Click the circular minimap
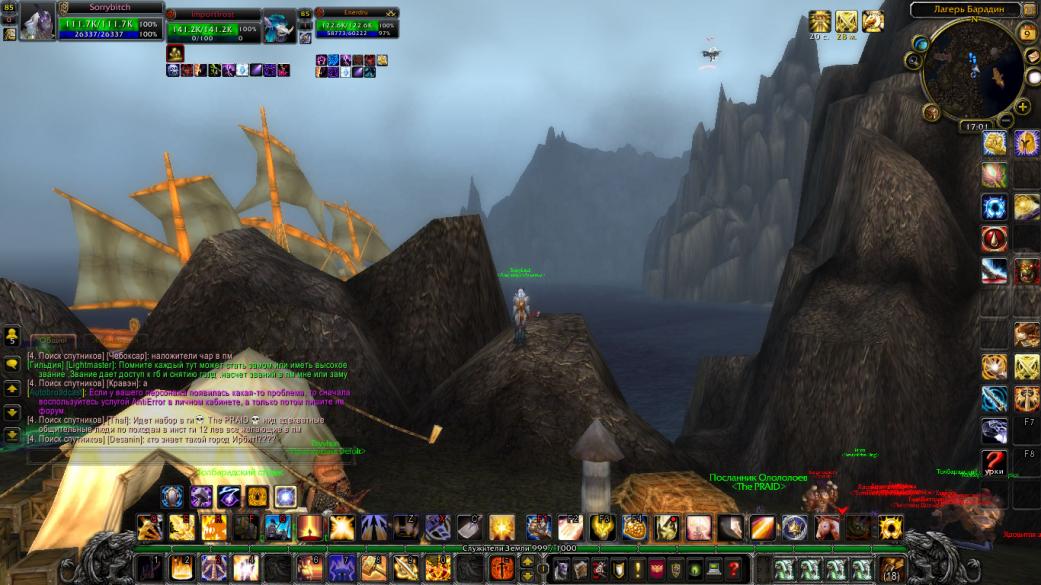 [x=973, y=70]
